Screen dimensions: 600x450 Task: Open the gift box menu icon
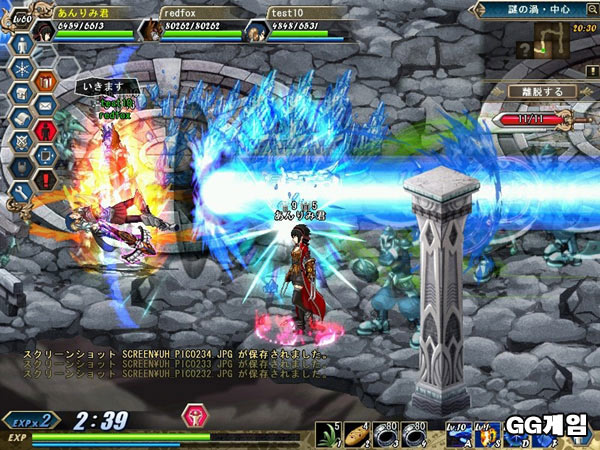[x=46, y=80]
